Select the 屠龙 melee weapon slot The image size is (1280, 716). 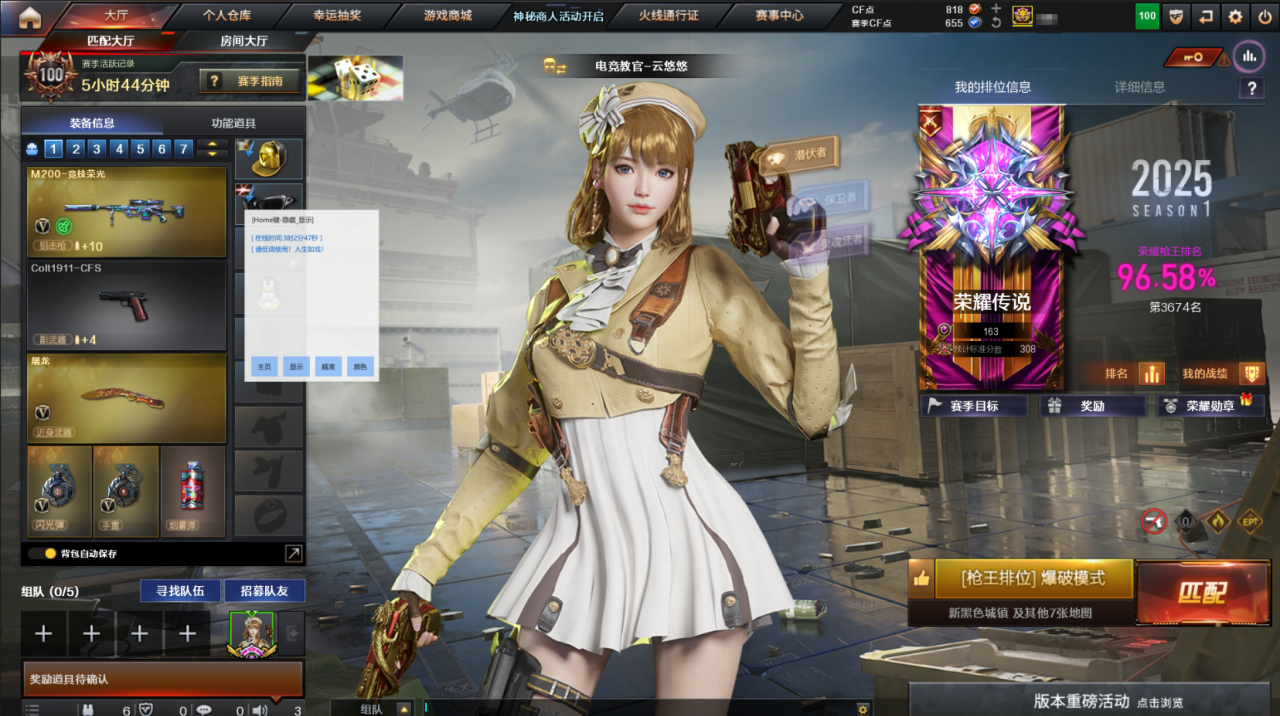click(127, 397)
